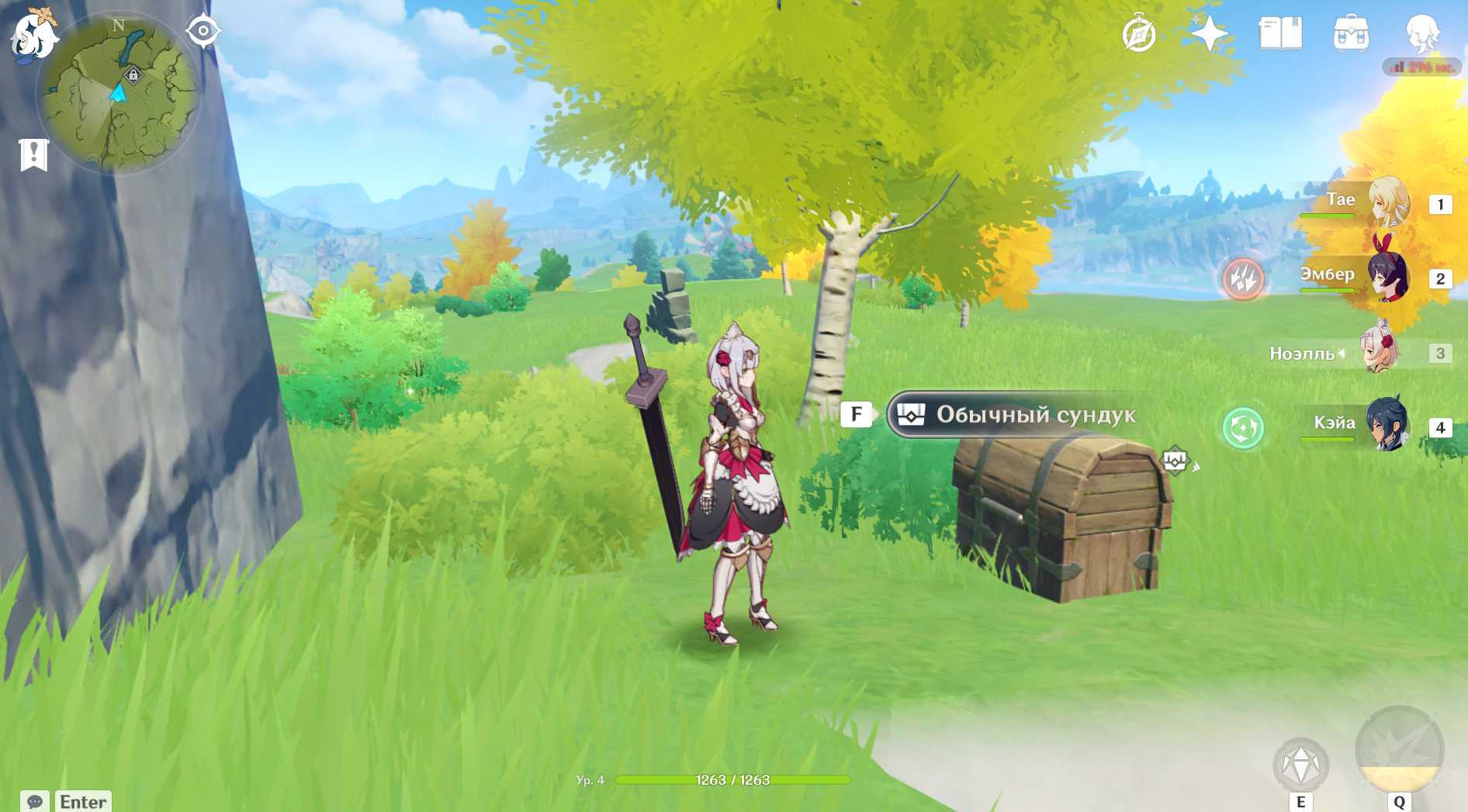Open the chat speech bubble
The height and width of the screenshot is (812, 1468).
pos(35,801)
